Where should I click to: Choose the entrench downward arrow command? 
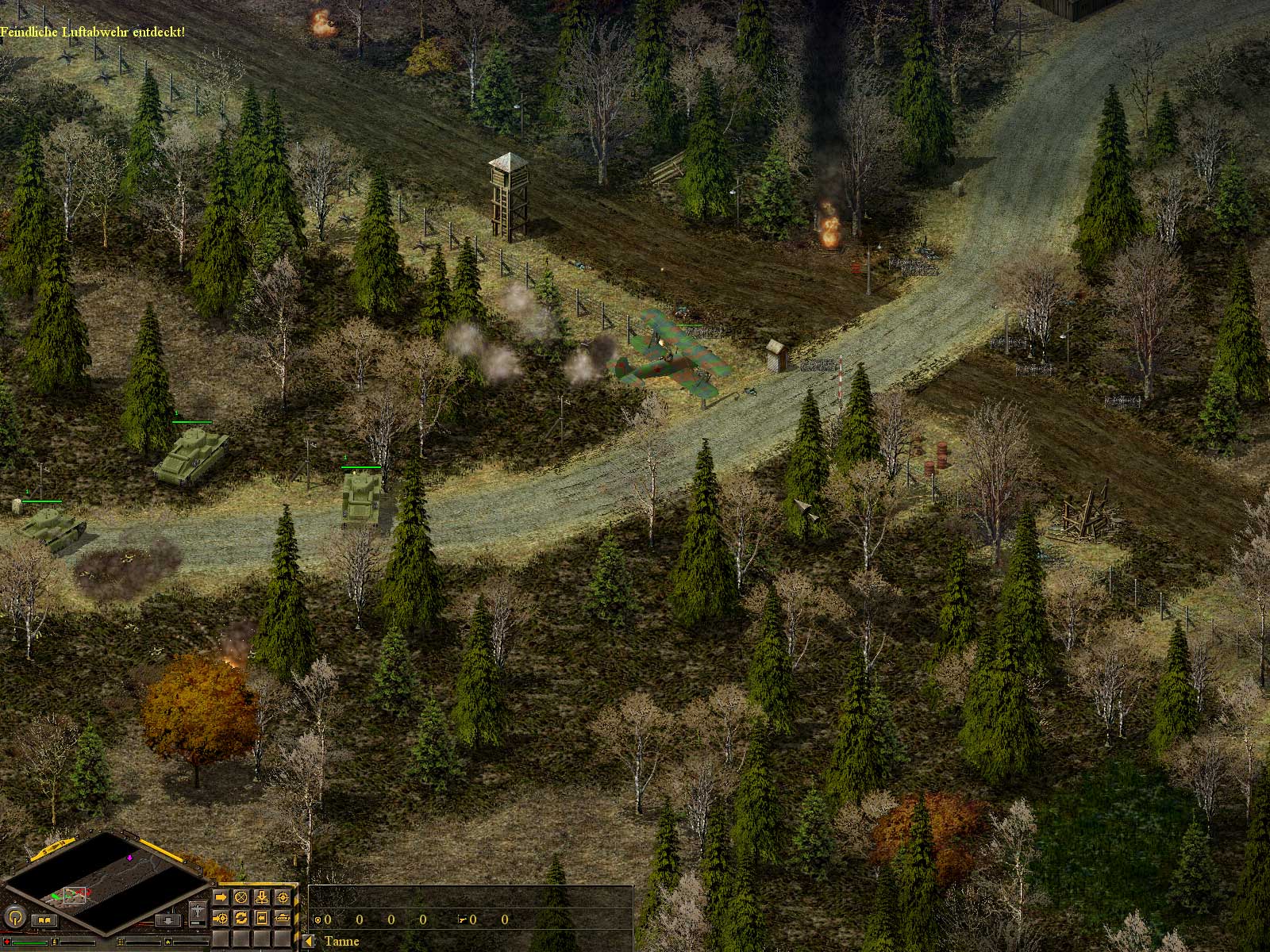point(261,897)
